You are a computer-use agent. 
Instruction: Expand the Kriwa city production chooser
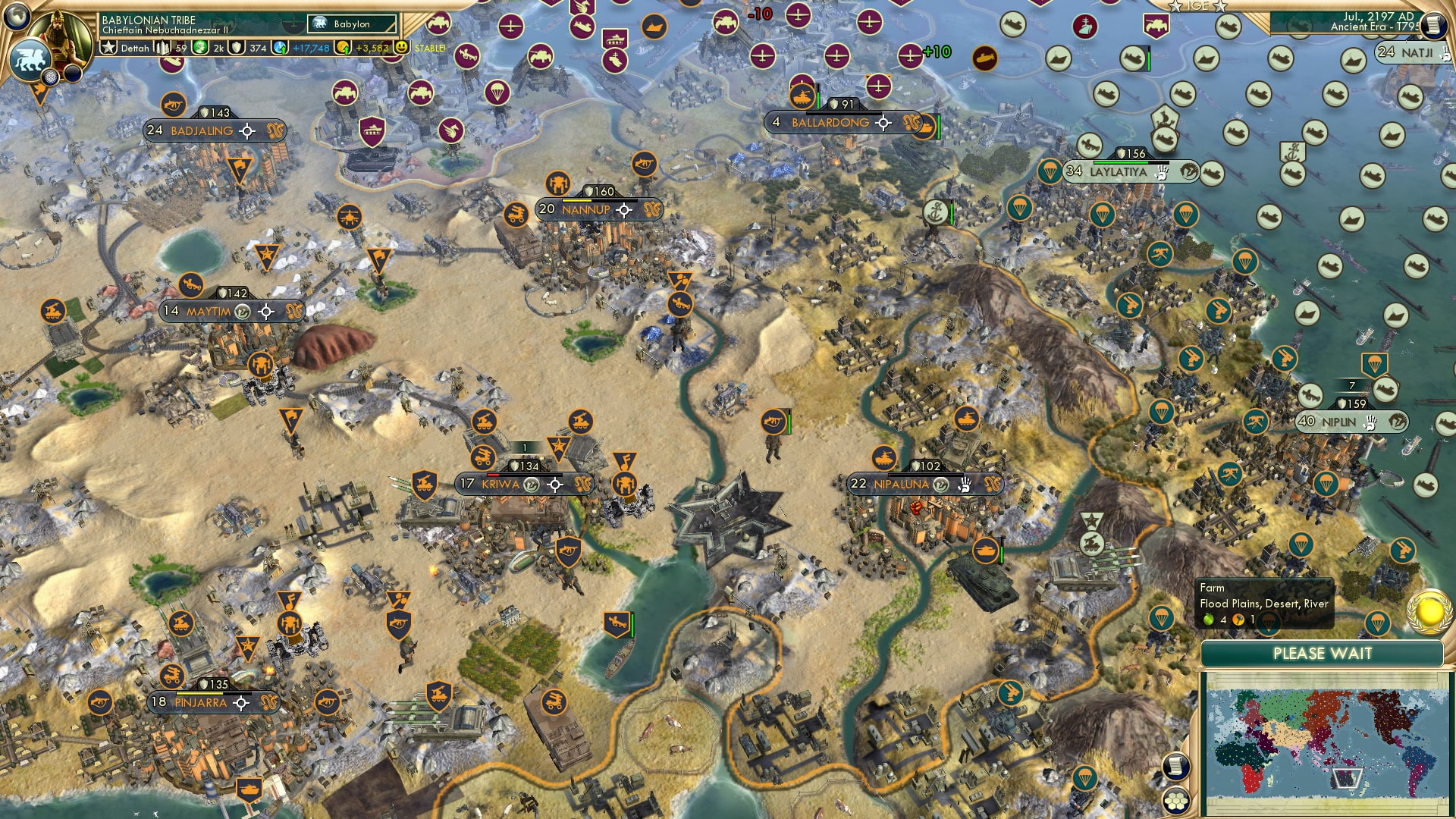coord(557,483)
